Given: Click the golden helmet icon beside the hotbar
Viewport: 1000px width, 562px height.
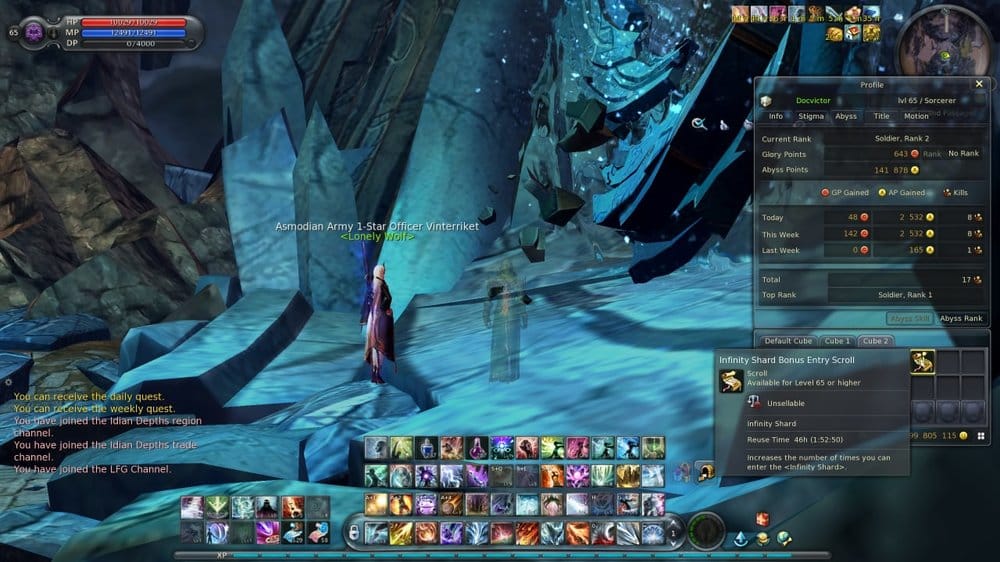Looking at the screenshot, I should [704, 468].
